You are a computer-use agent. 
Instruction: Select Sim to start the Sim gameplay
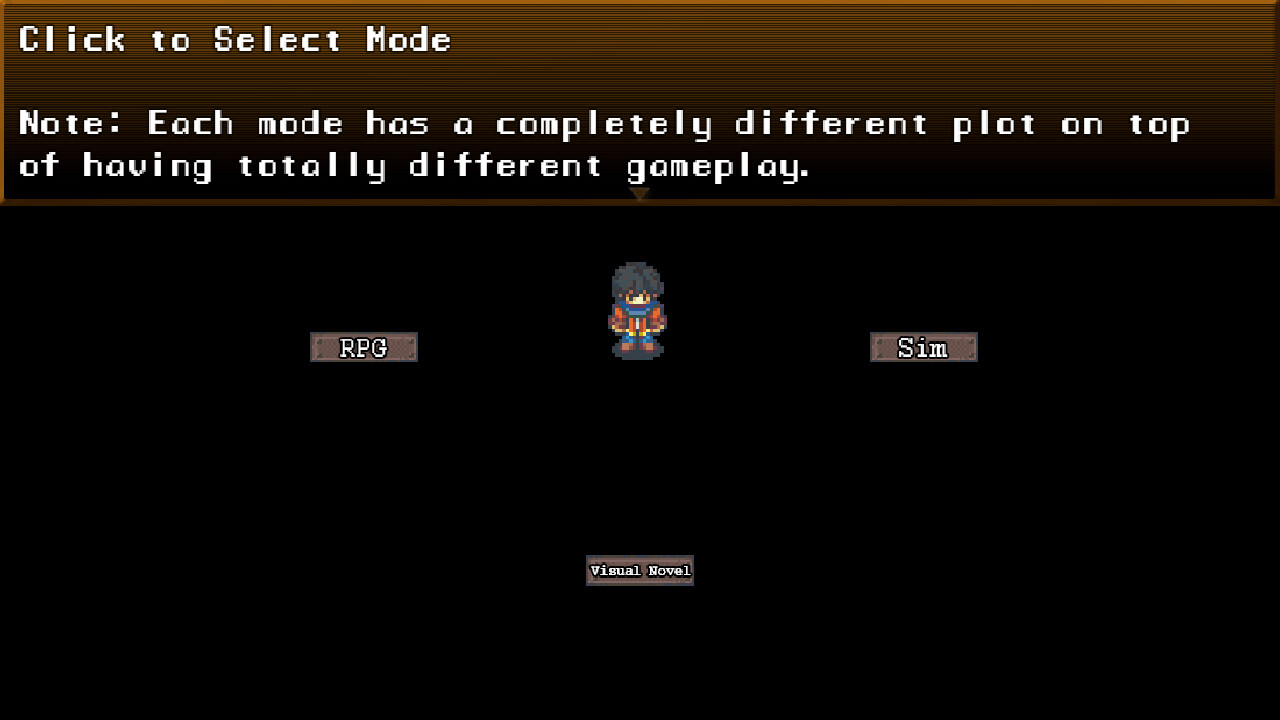coord(922,347)
